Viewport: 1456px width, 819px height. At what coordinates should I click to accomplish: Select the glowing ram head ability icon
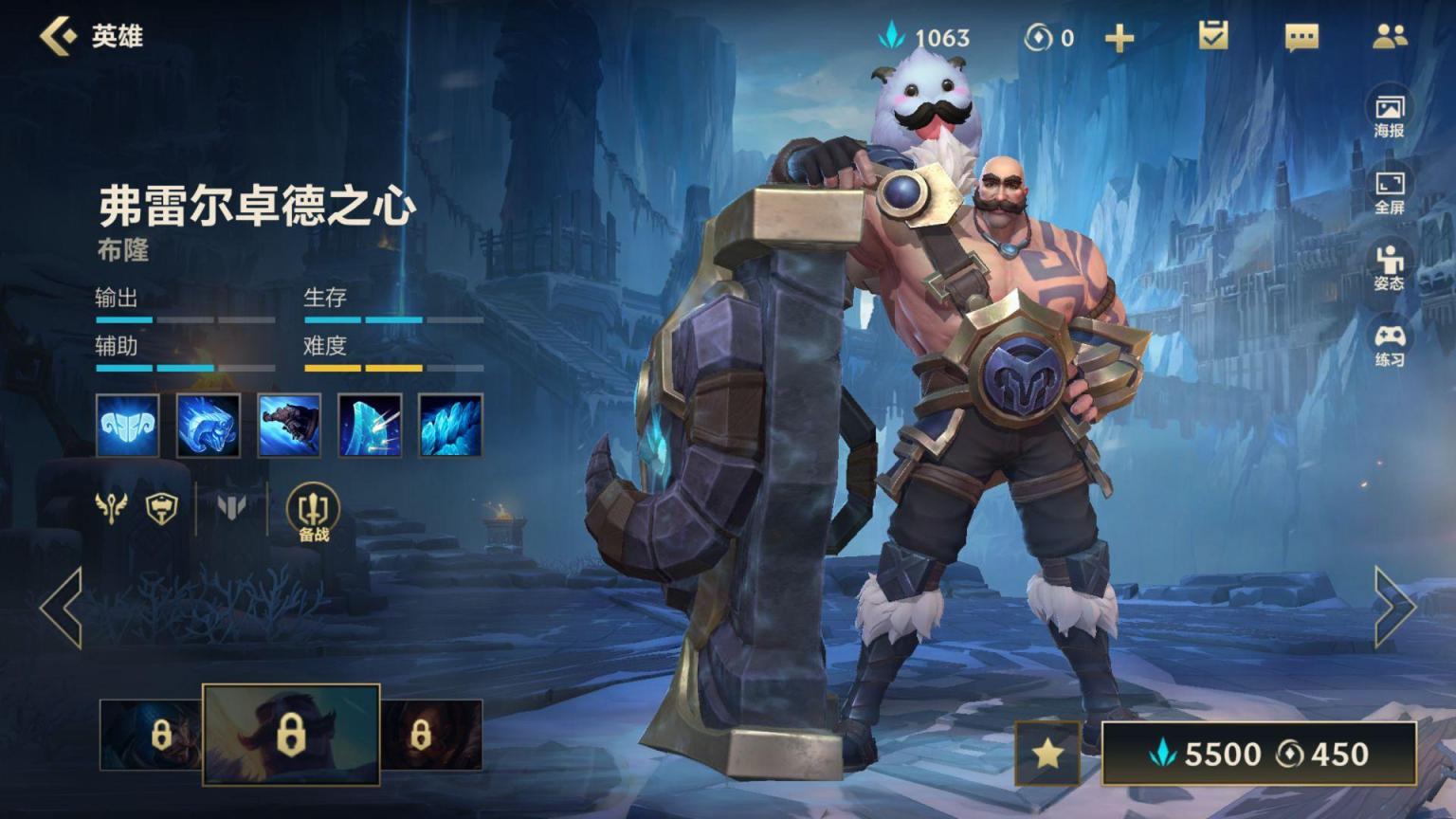coord(208,426)
